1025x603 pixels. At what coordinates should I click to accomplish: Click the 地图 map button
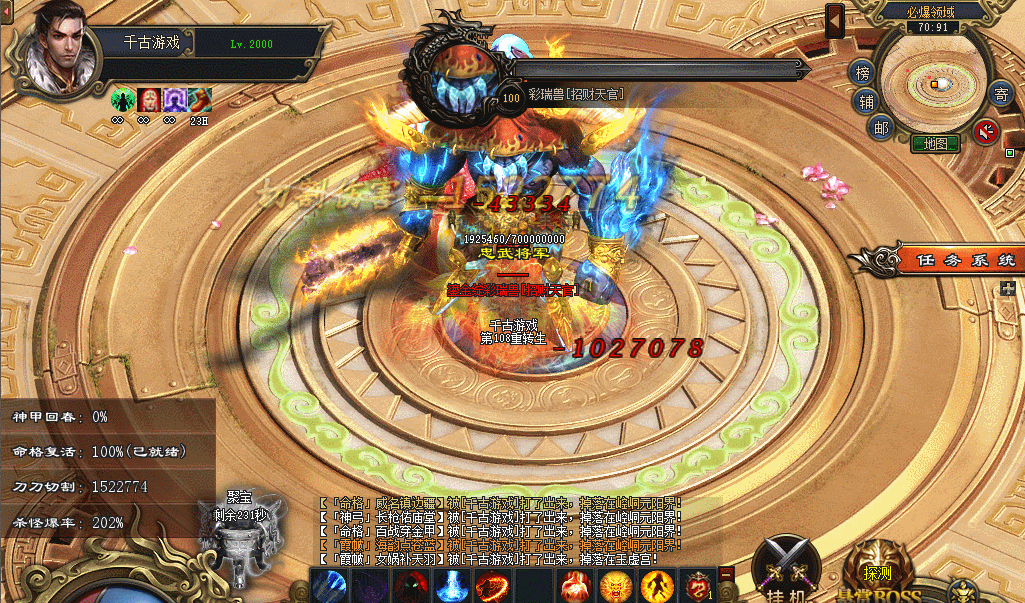(935, 143)
